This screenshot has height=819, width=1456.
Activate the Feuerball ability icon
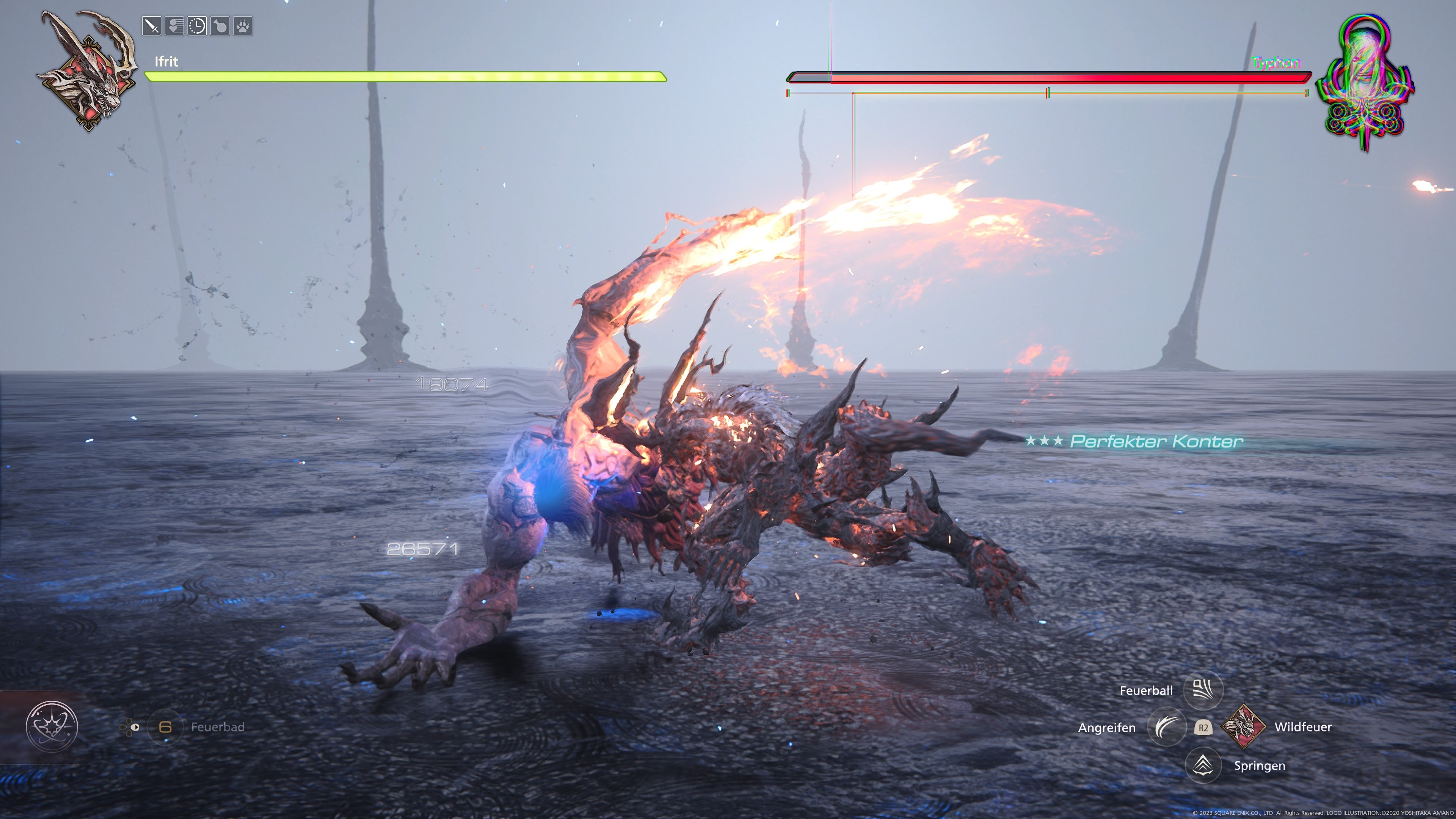1204,690
